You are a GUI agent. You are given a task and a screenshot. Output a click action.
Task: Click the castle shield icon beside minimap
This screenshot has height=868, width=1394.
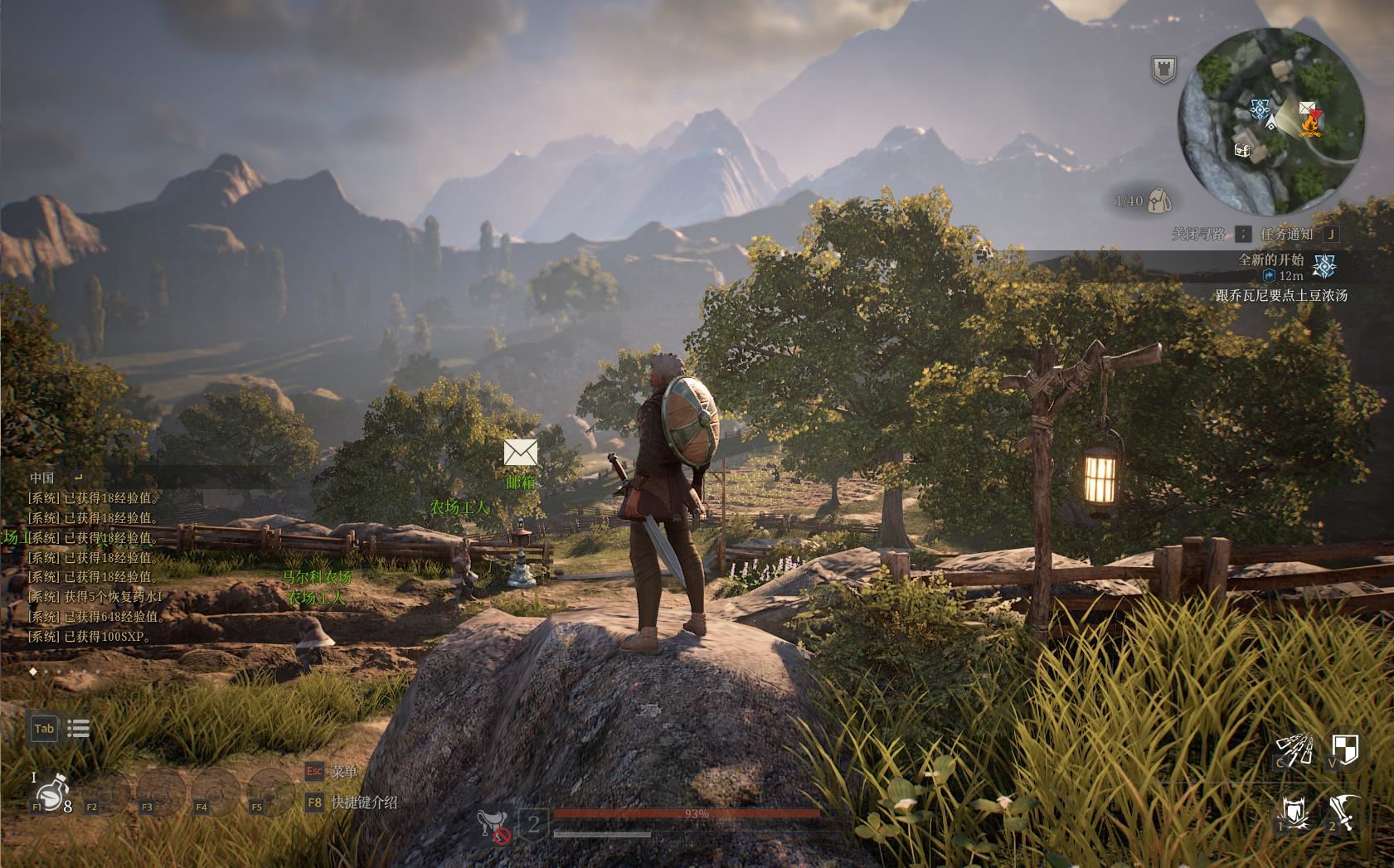(1163, 70)
